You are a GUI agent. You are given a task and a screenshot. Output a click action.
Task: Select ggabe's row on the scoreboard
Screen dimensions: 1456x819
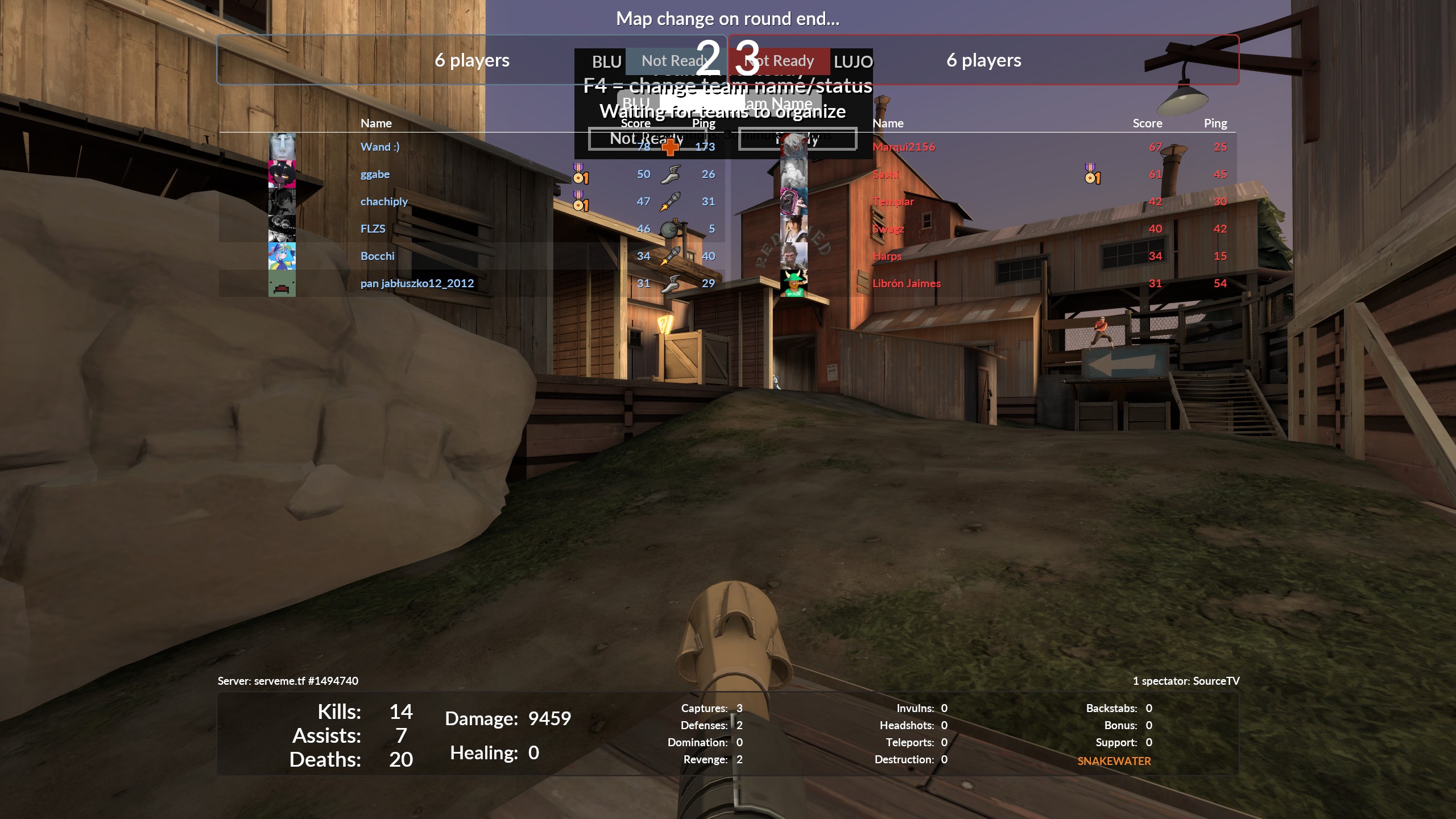pos(375,174)
